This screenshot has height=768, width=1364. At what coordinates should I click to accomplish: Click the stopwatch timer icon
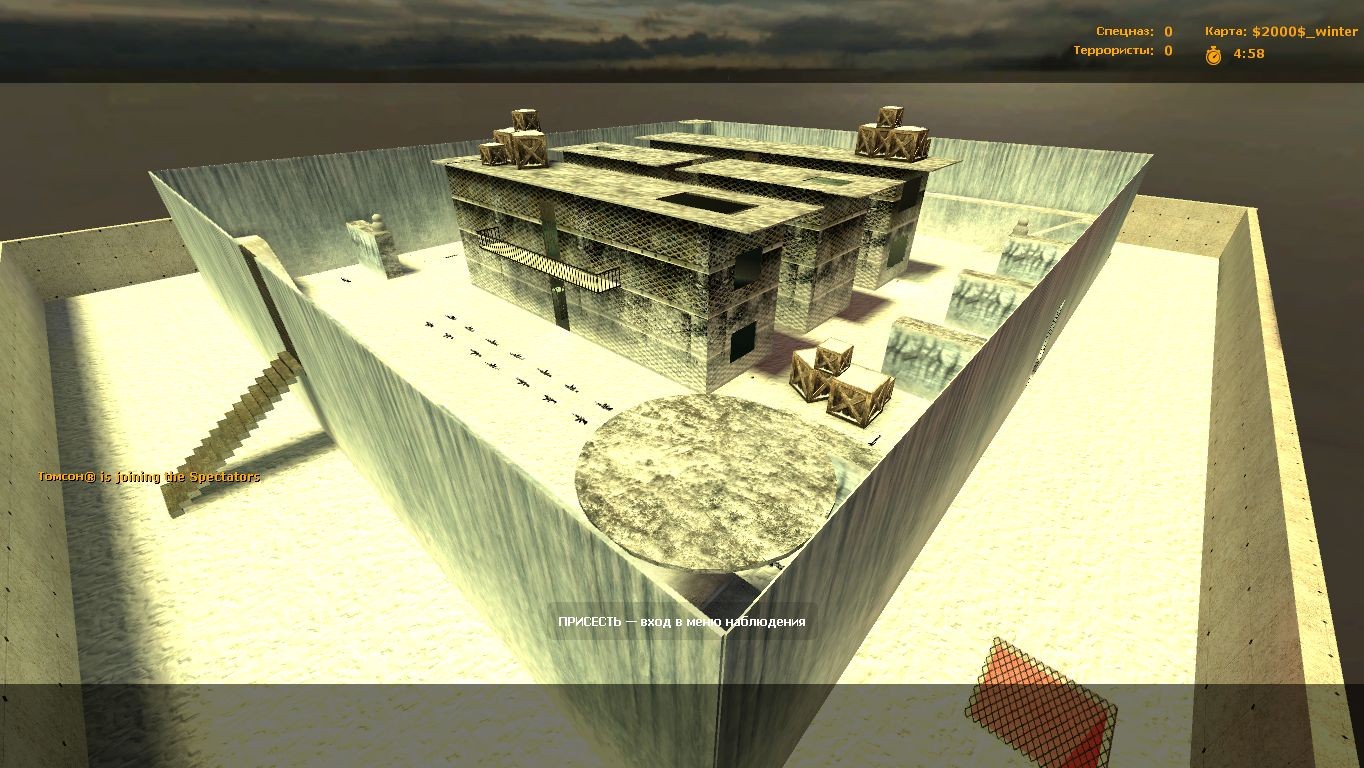[1211, 55]
